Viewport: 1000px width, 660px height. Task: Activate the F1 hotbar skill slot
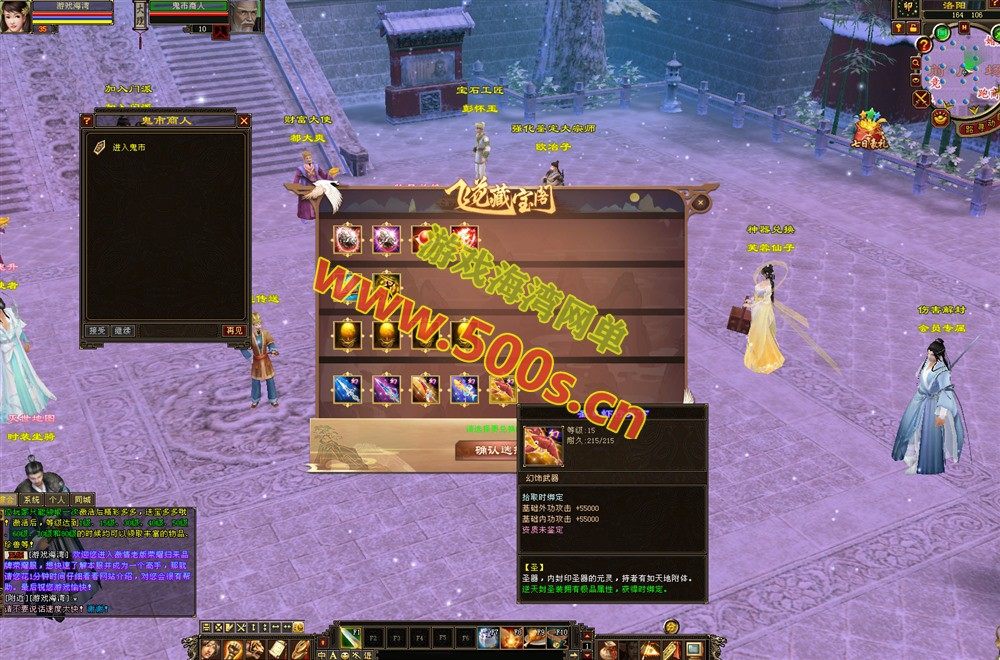(350, 636)
